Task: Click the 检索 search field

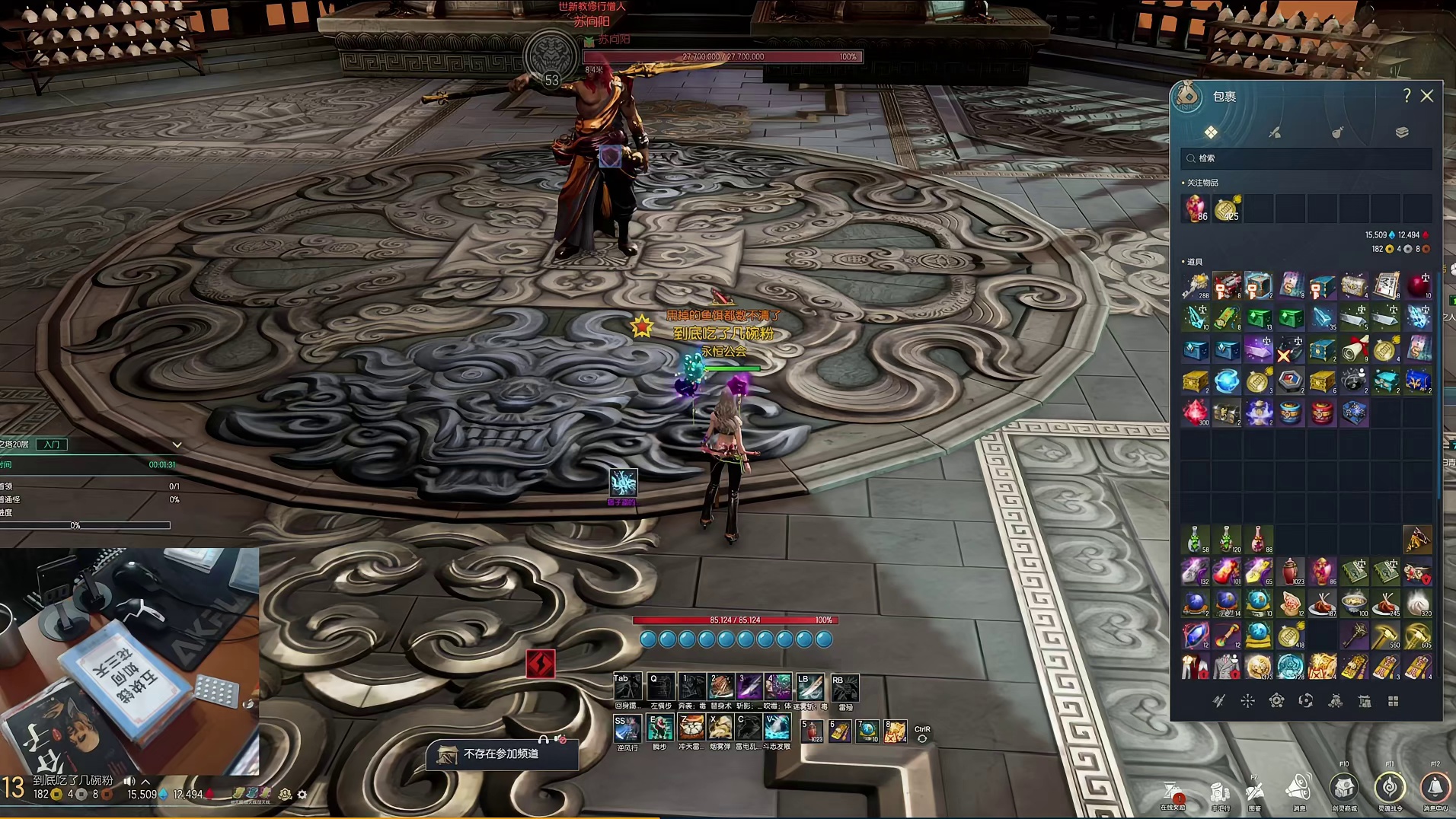Action: [1306, 158]
